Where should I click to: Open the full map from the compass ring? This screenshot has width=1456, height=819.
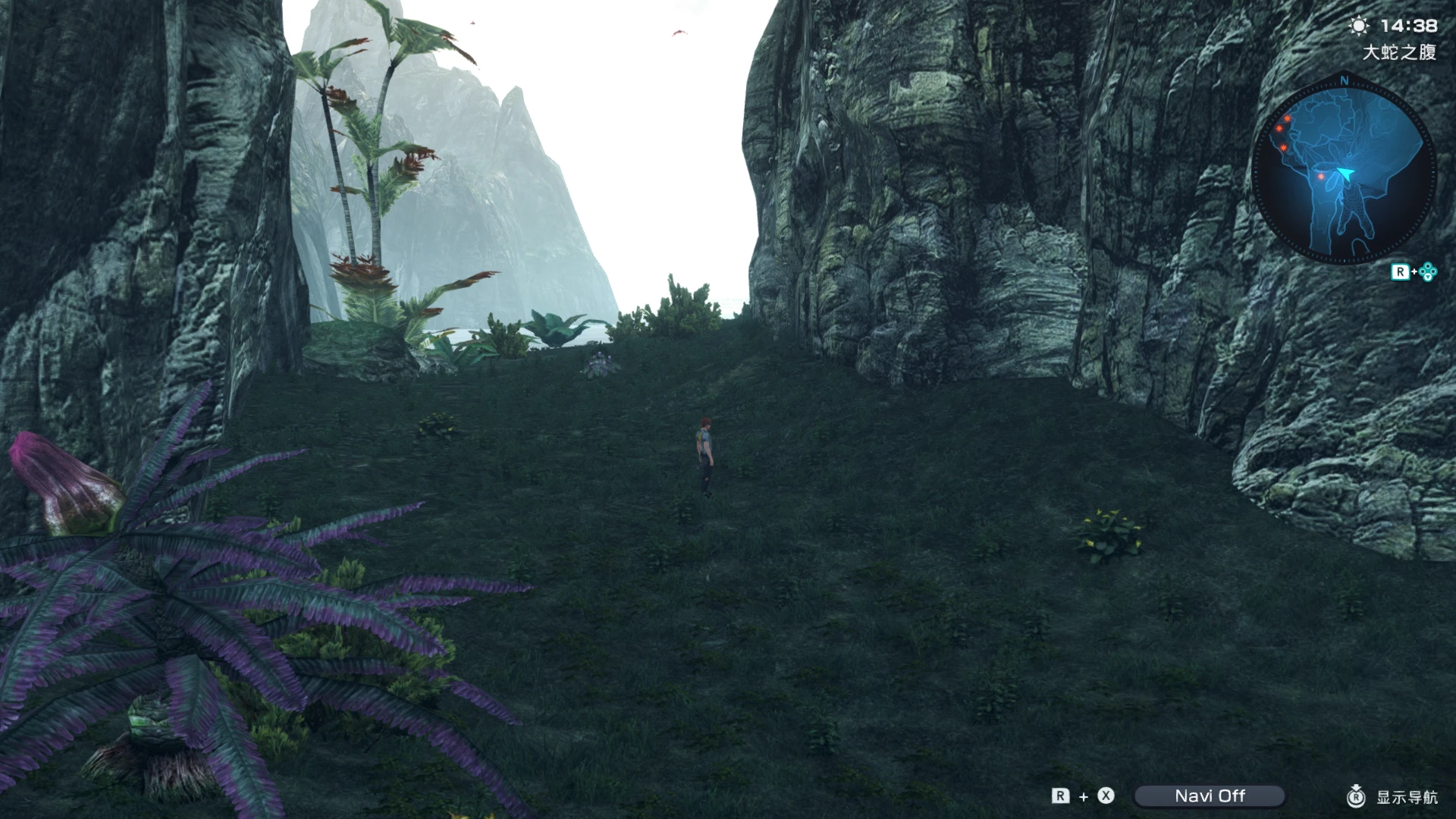click(x=1342, y=168)
